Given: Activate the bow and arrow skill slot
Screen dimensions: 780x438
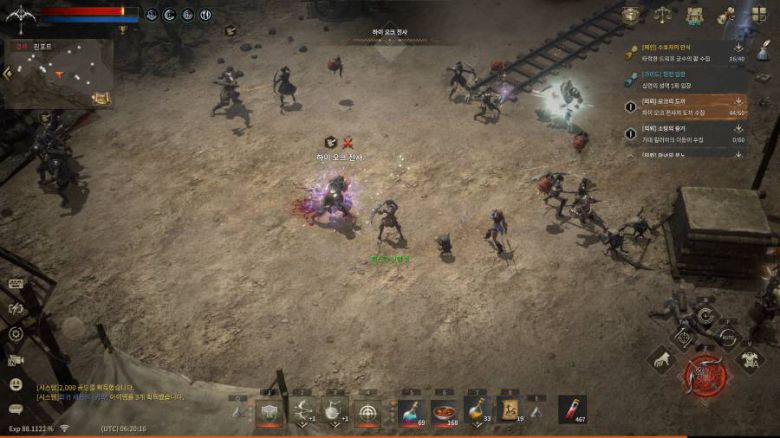Looking at the screenshot, I should (302, 412).
